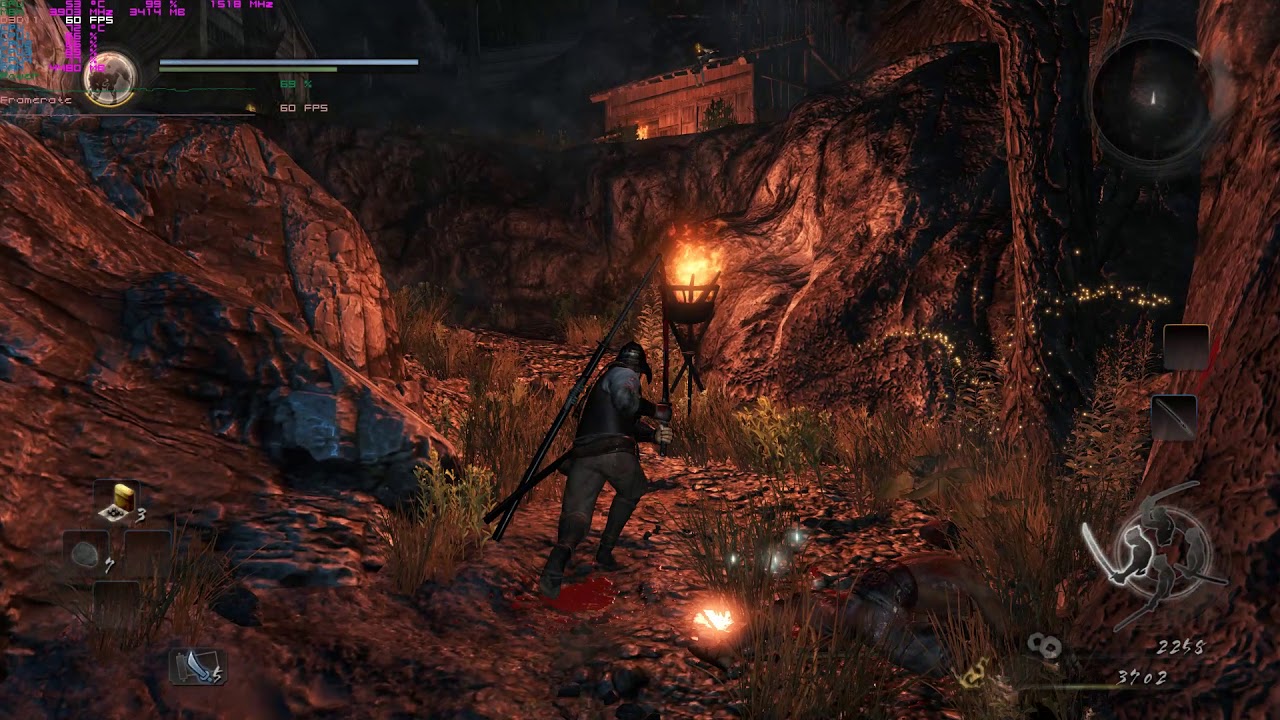This screenshot has width=1280, height=720.
Task: Select the katana weapon slot
Action: (1174, 416)
